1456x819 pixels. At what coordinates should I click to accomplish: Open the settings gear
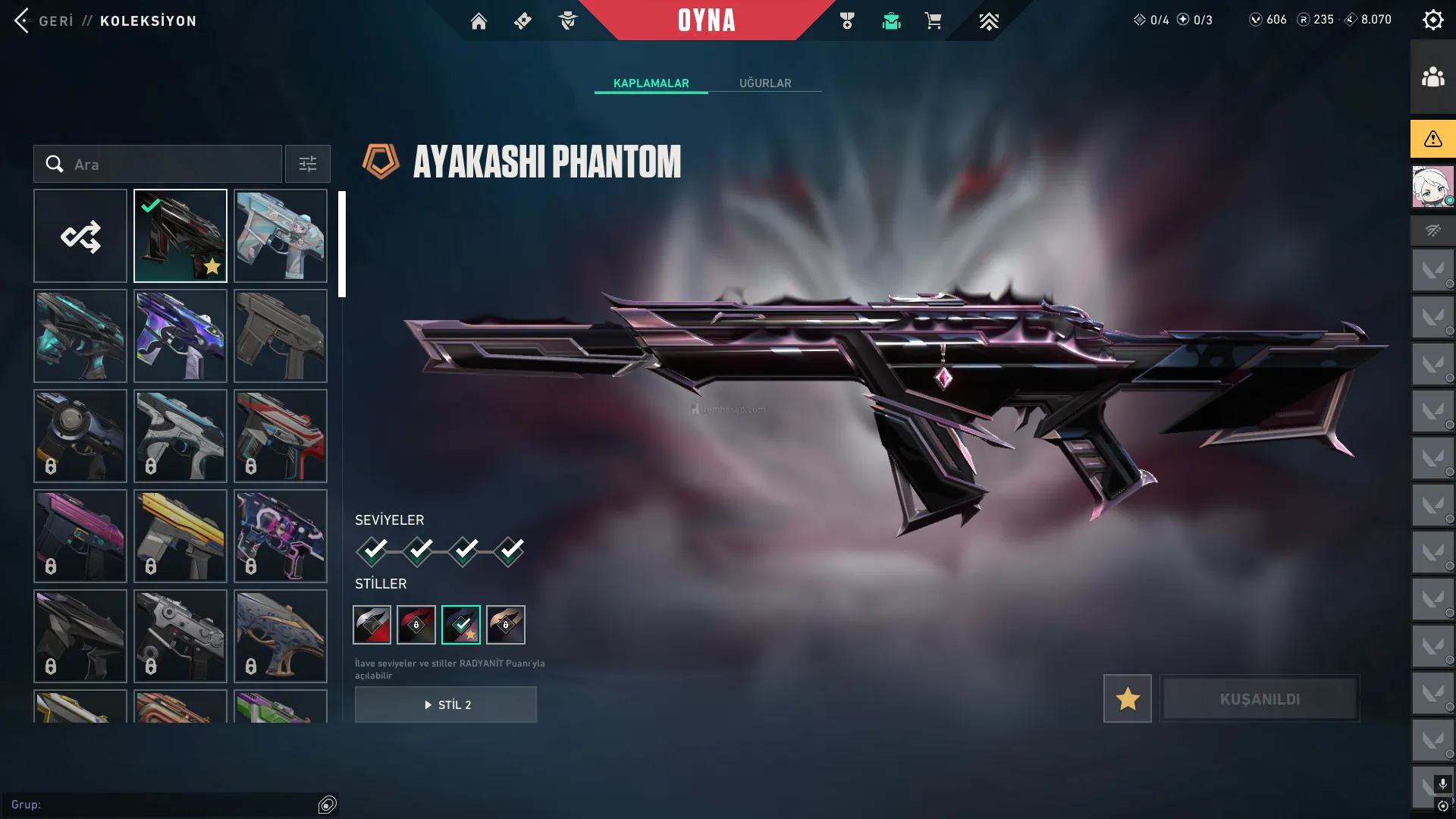[1432, 20]
